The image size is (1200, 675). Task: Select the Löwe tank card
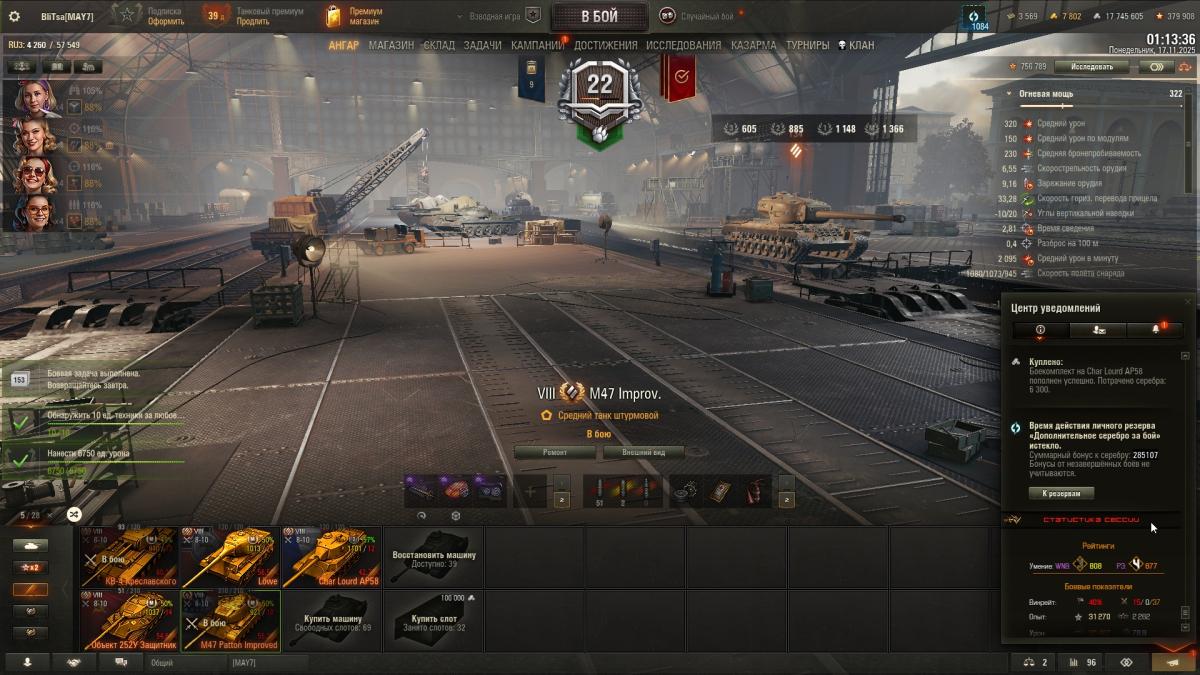click(230, 557)
